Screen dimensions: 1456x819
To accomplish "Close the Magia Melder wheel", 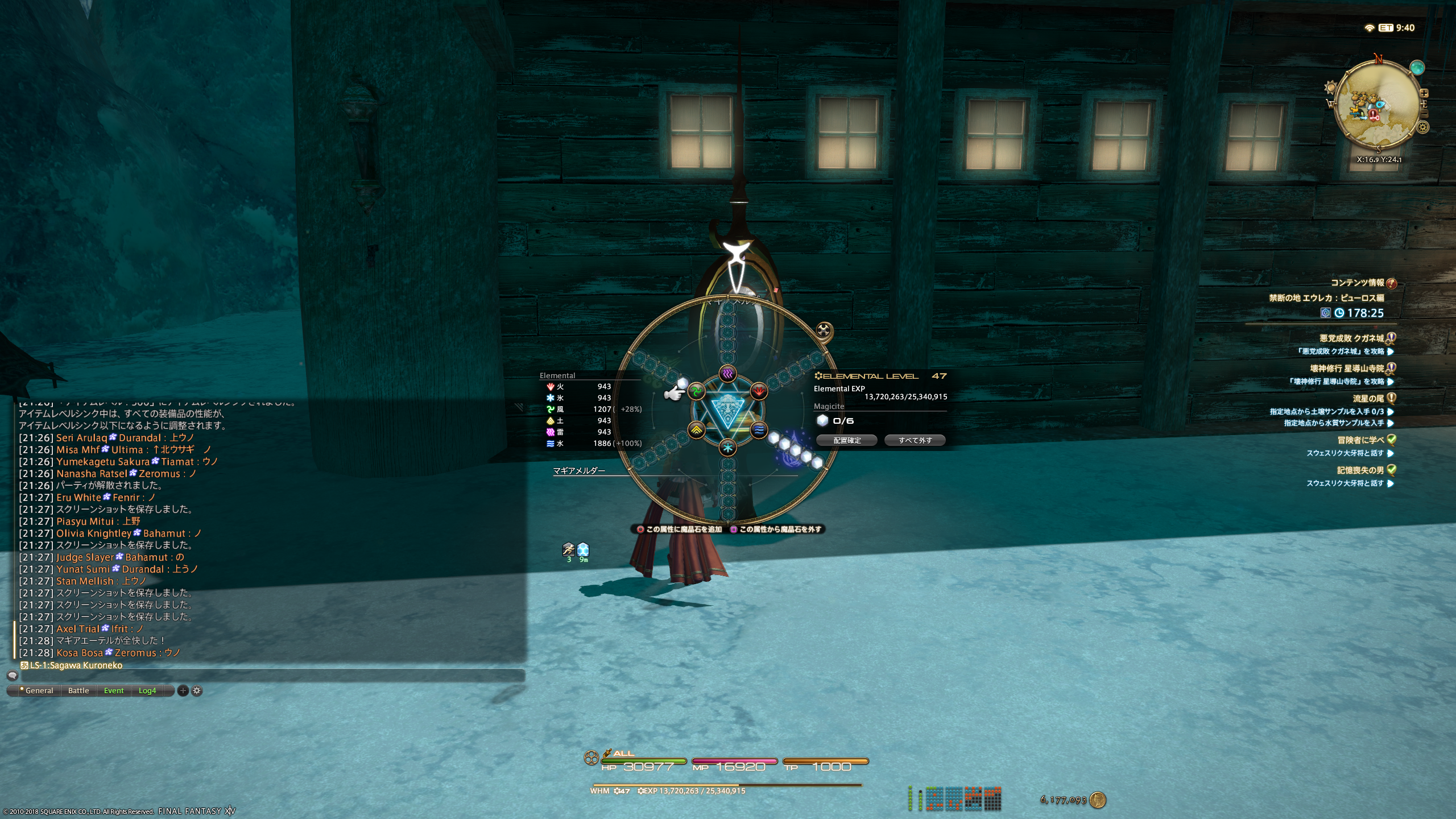I will (x=824, y=330).
